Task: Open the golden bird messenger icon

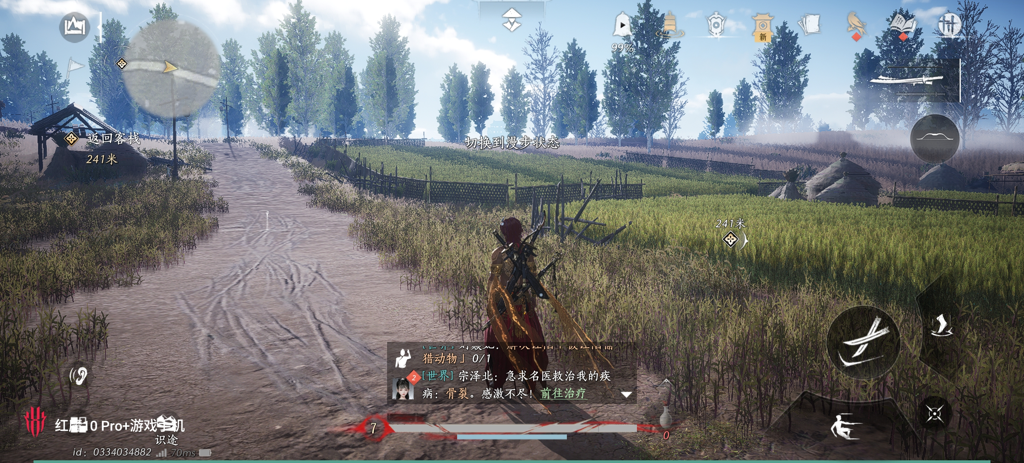Action: 855,25
